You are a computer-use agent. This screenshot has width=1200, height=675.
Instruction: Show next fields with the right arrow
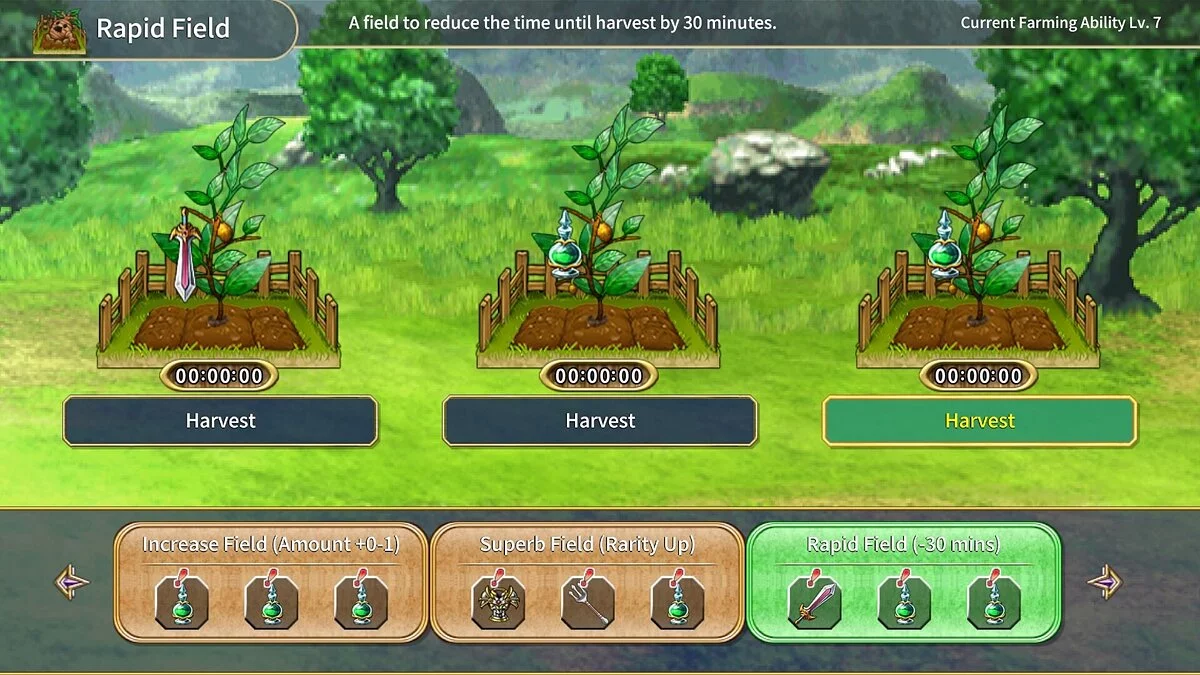point(1104,582)
